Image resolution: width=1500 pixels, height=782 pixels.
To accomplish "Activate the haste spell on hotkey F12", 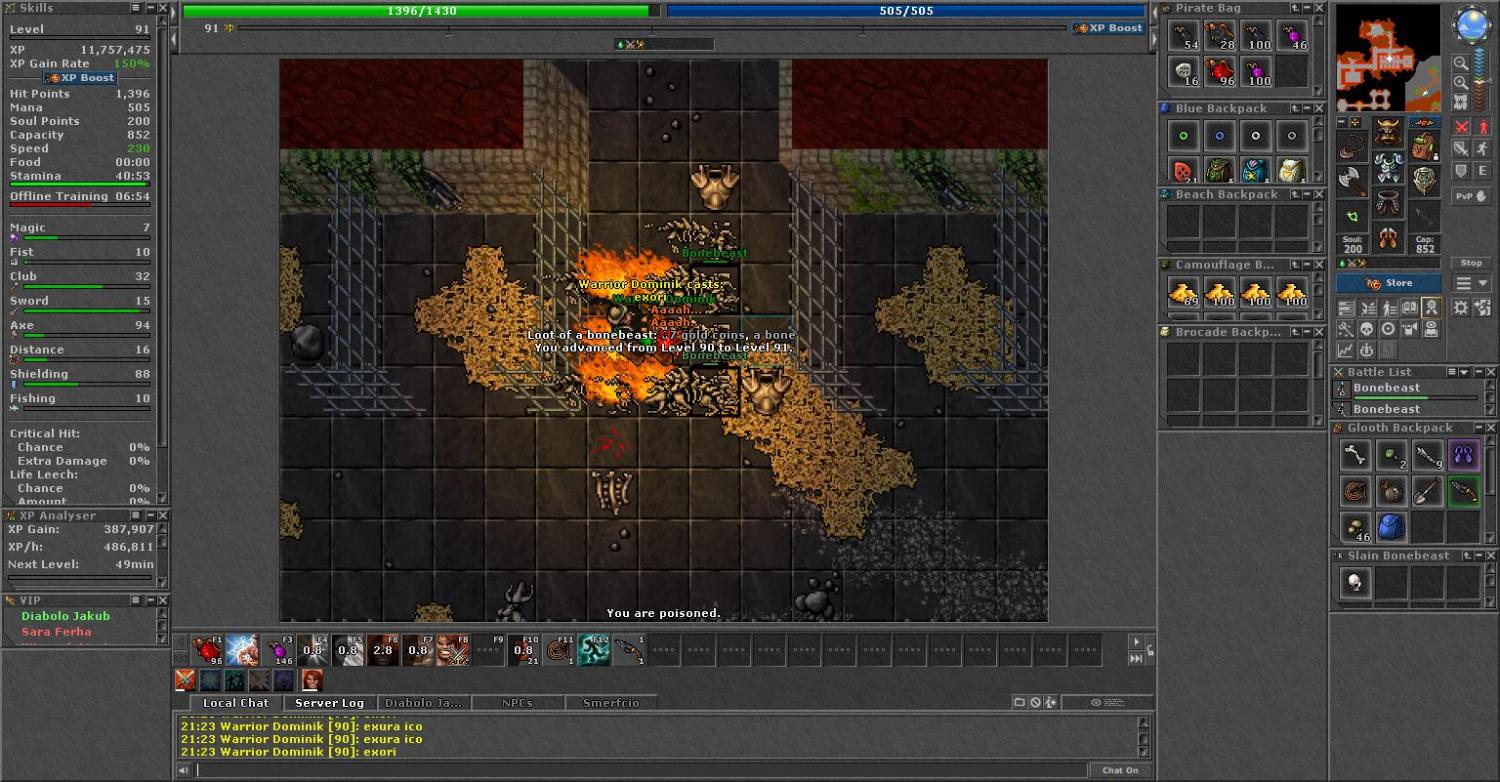I will 593,650.
